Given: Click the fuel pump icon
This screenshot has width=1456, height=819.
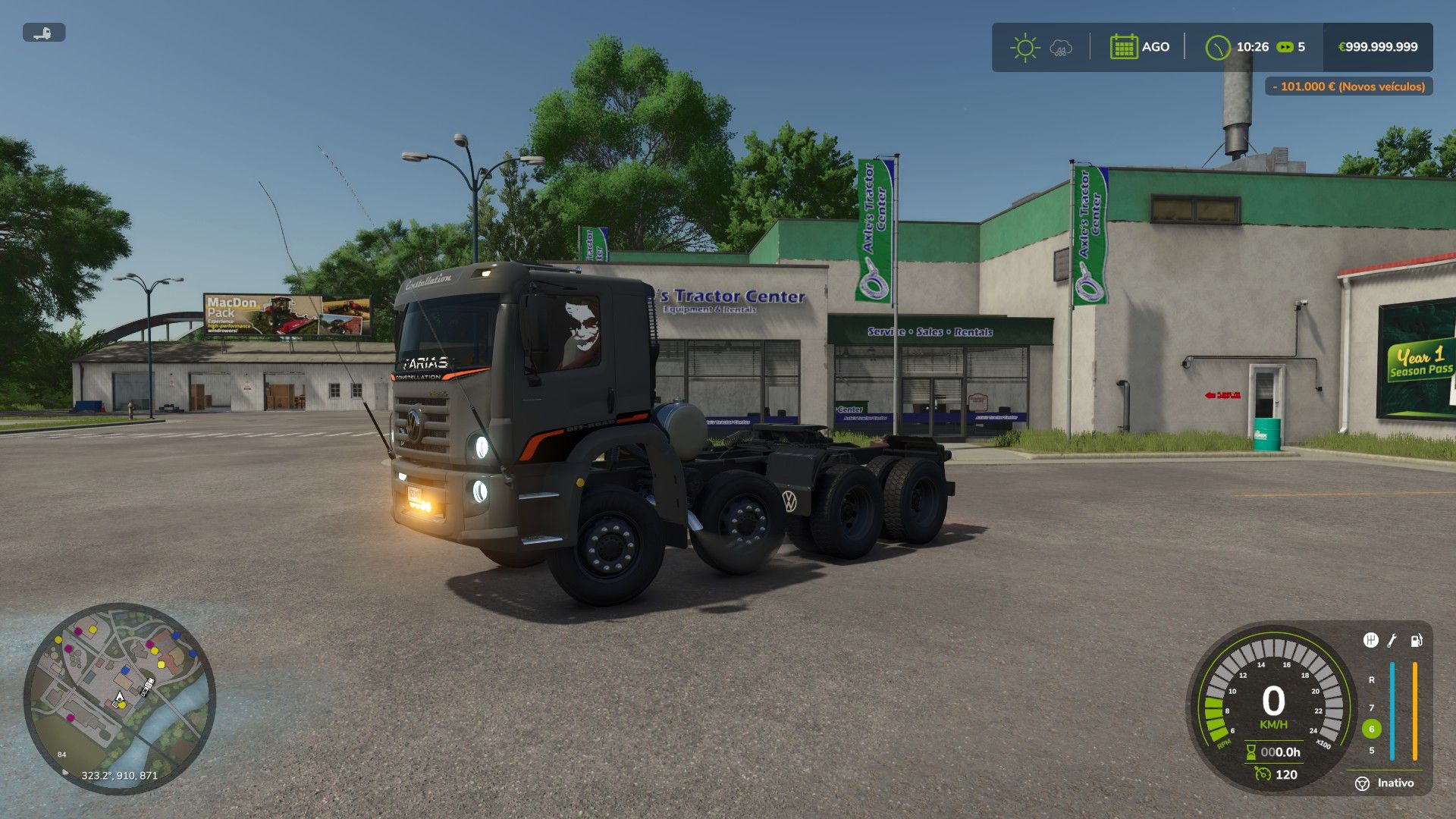Looking at the screenshot, I should click(1416, 641).
